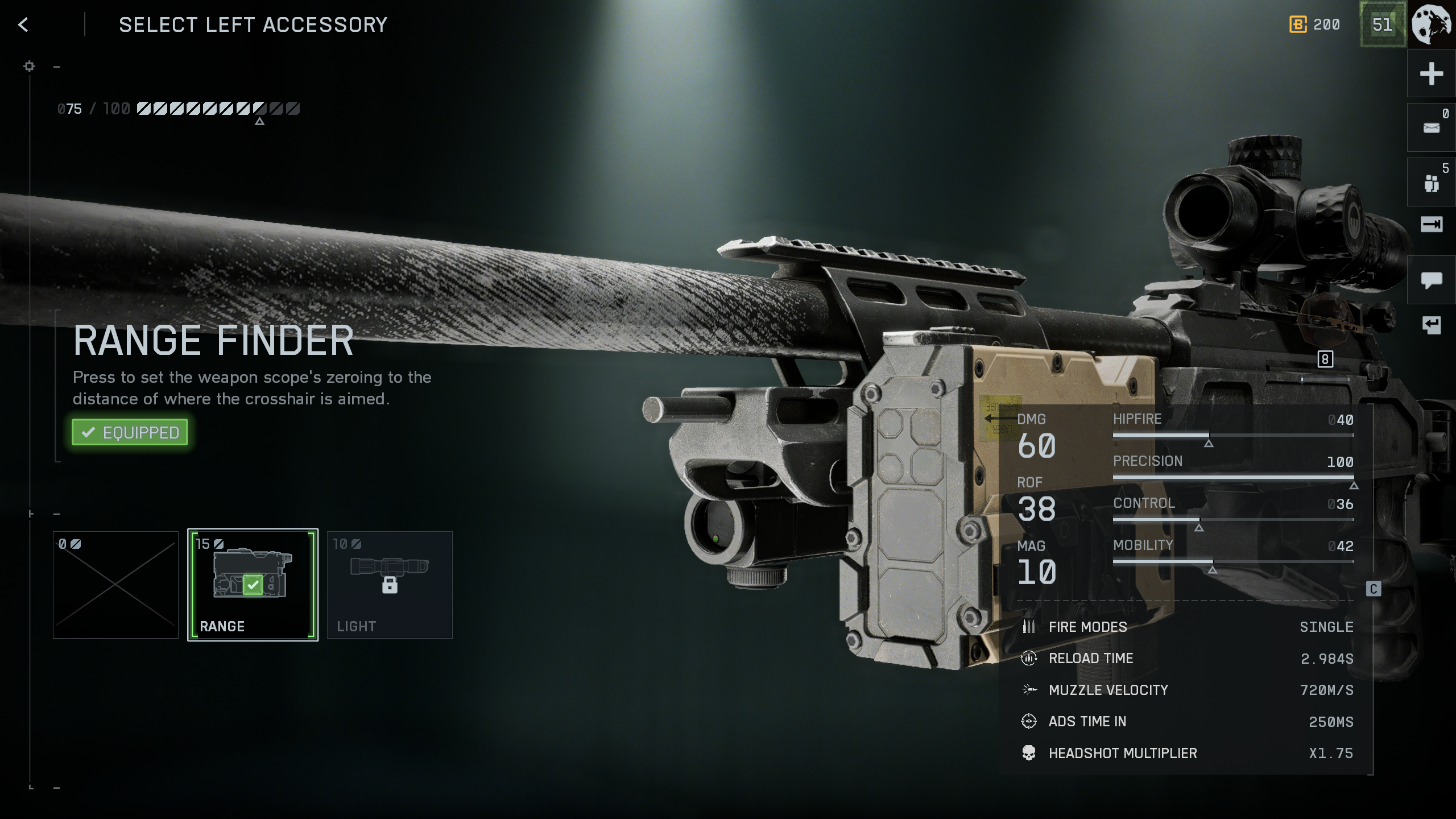Open the wolf avatar player profile
Viewport: 1456px width, 819px height.
click(1432, 24)
